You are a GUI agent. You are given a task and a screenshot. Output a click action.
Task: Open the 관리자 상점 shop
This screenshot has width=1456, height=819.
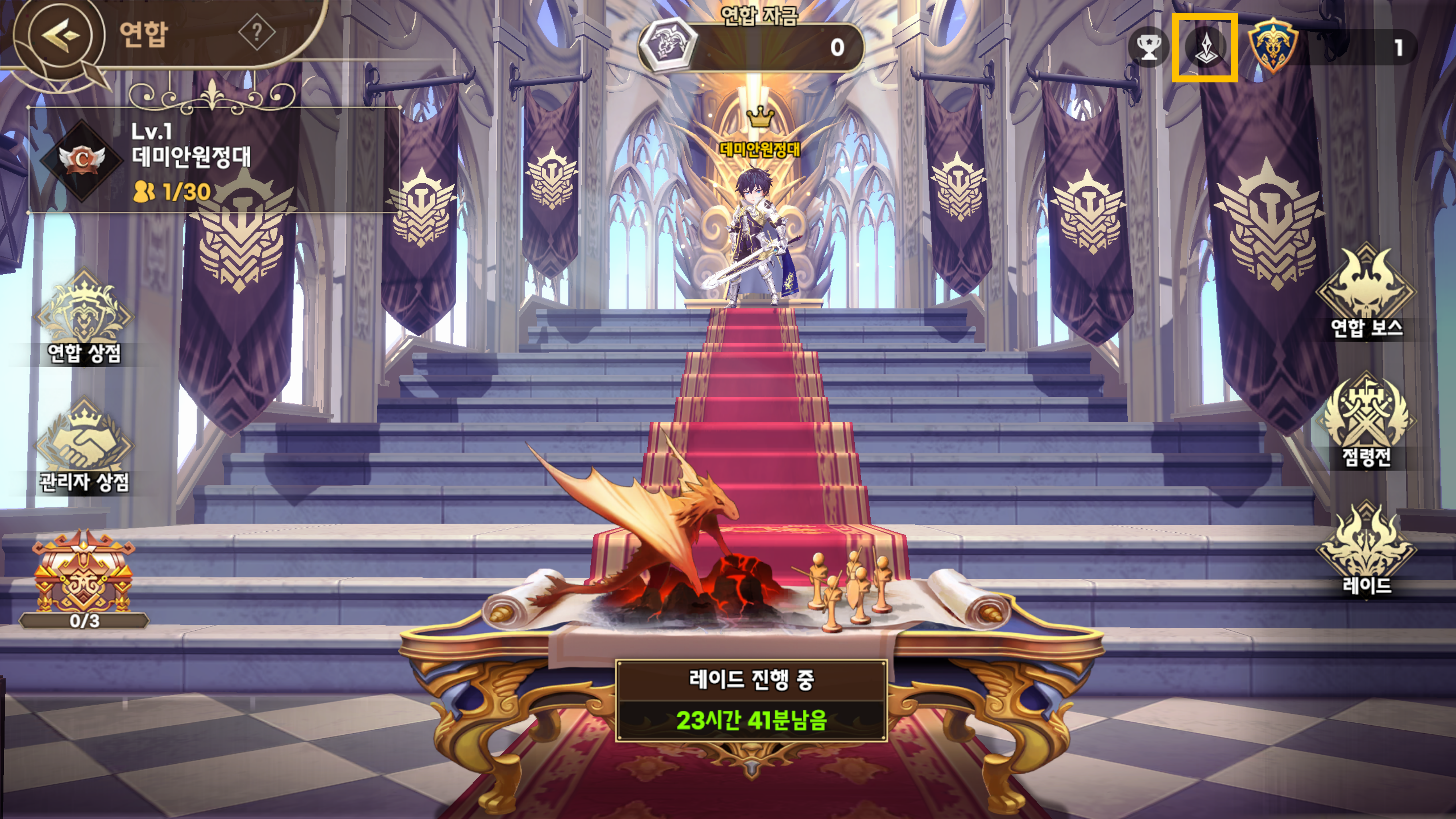84,446
